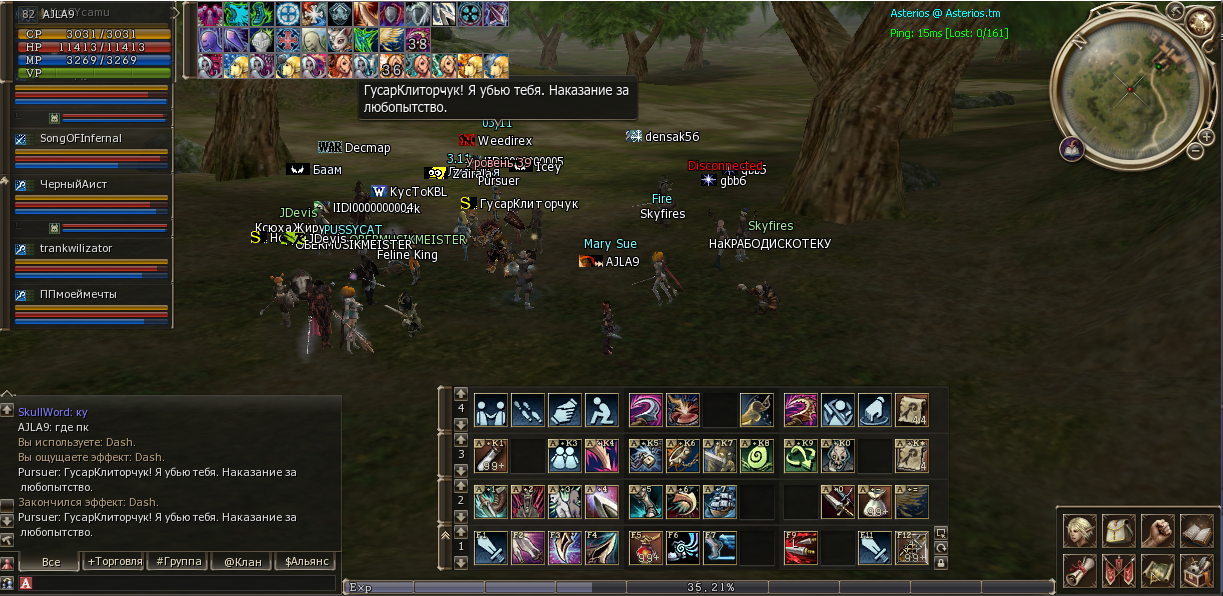Screen dimensions: 1223x596
Task: Switch chat to the #Группа tab
Action: (x=180, y=562)
